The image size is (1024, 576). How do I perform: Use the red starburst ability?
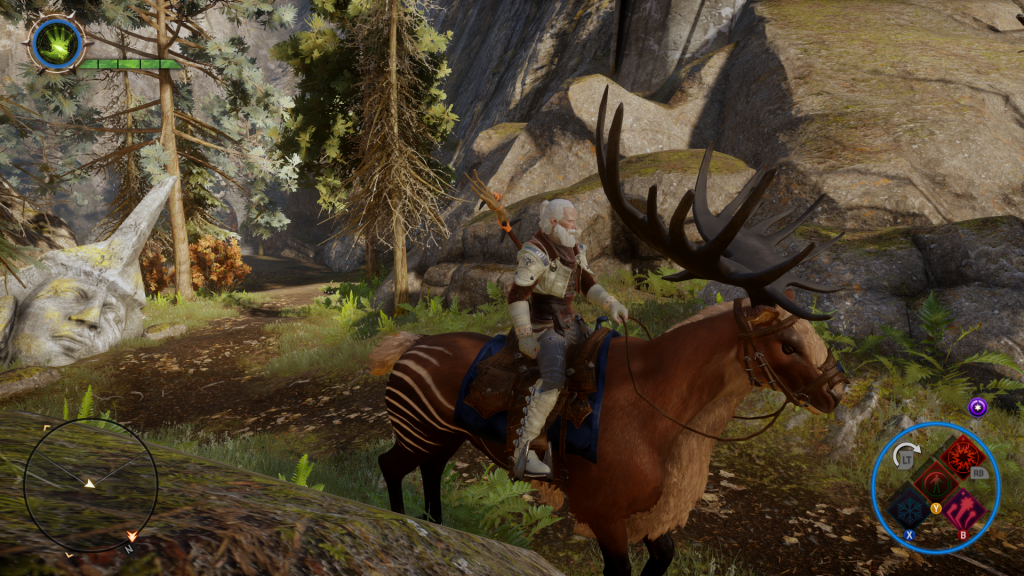963,457
